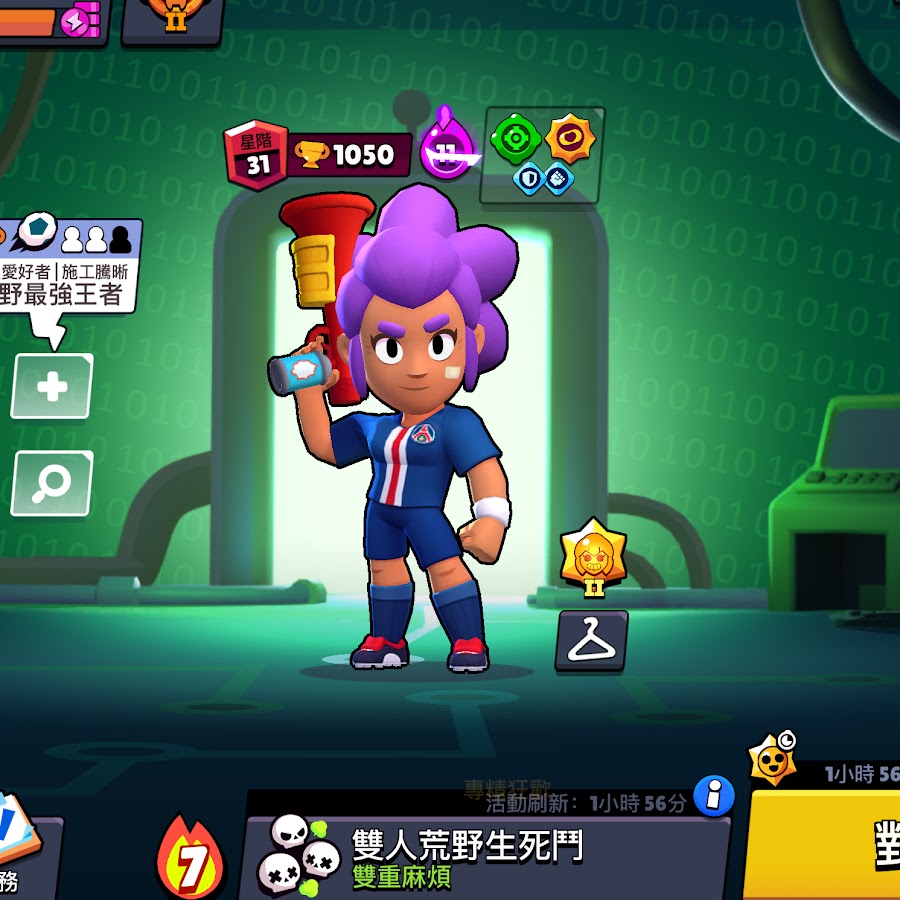The height and width of the screenshot is (900, 900).
Task: Open the gadget and star power loadout panel
Action: tap(542, 155)
